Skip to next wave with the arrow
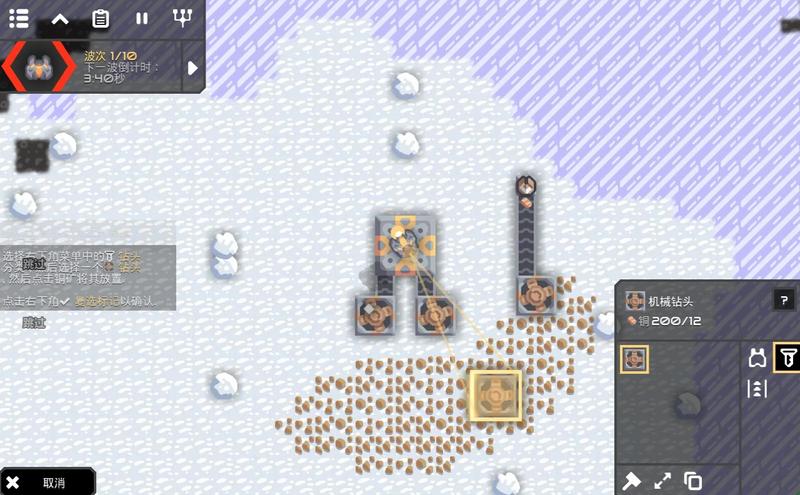Viewport: 800px width, 495px height. (193, 68)
